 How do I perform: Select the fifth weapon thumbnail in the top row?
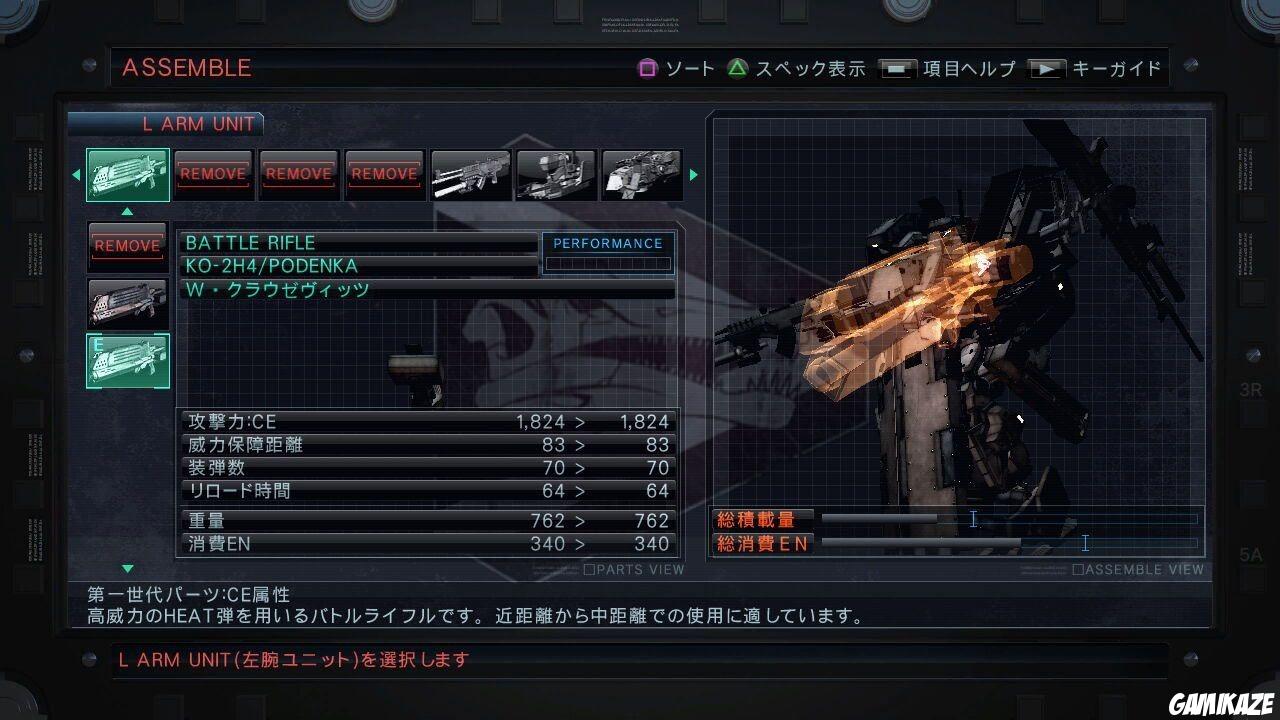click(x=470, y=174)
